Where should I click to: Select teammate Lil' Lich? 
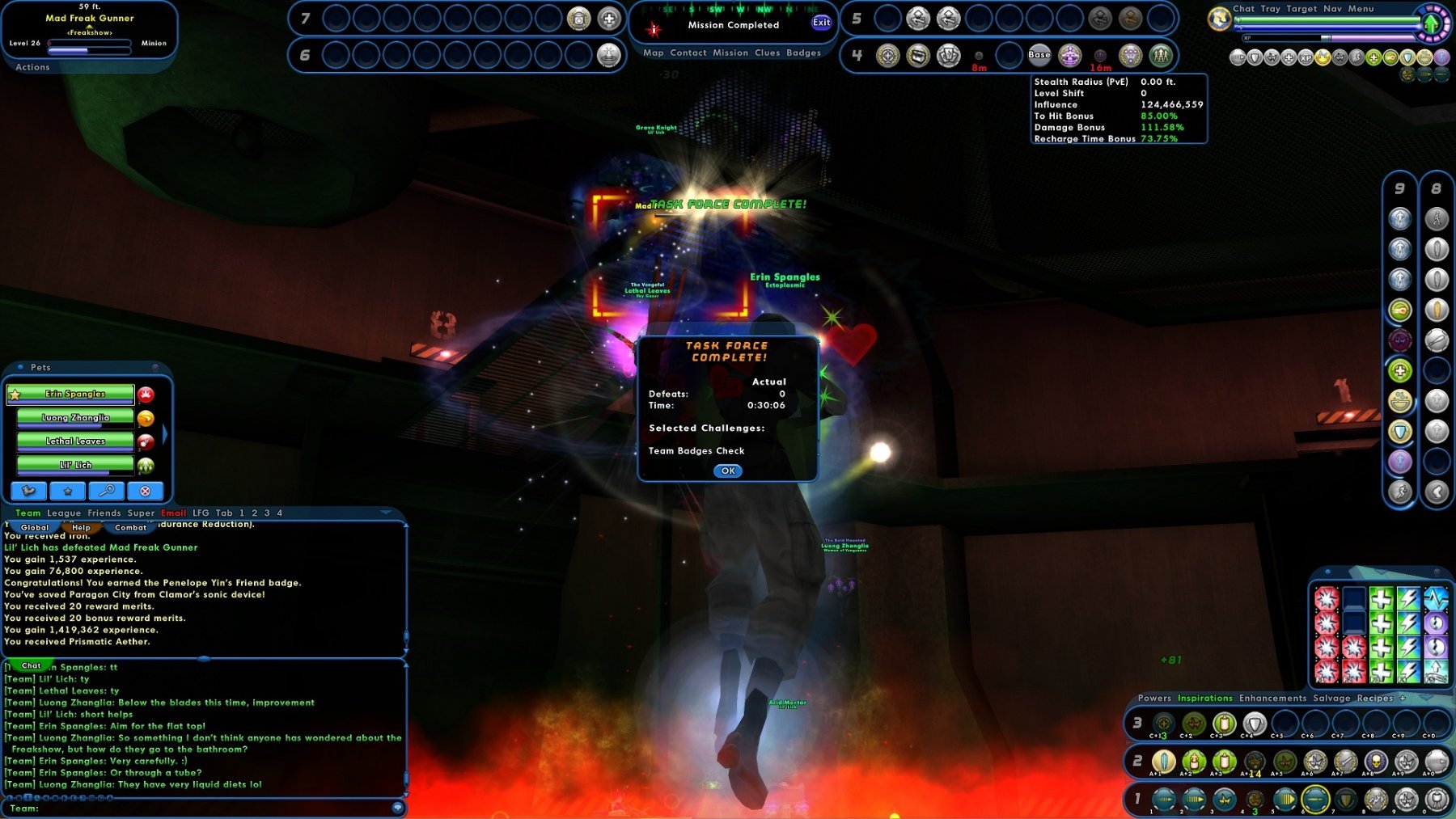(75, 465)
